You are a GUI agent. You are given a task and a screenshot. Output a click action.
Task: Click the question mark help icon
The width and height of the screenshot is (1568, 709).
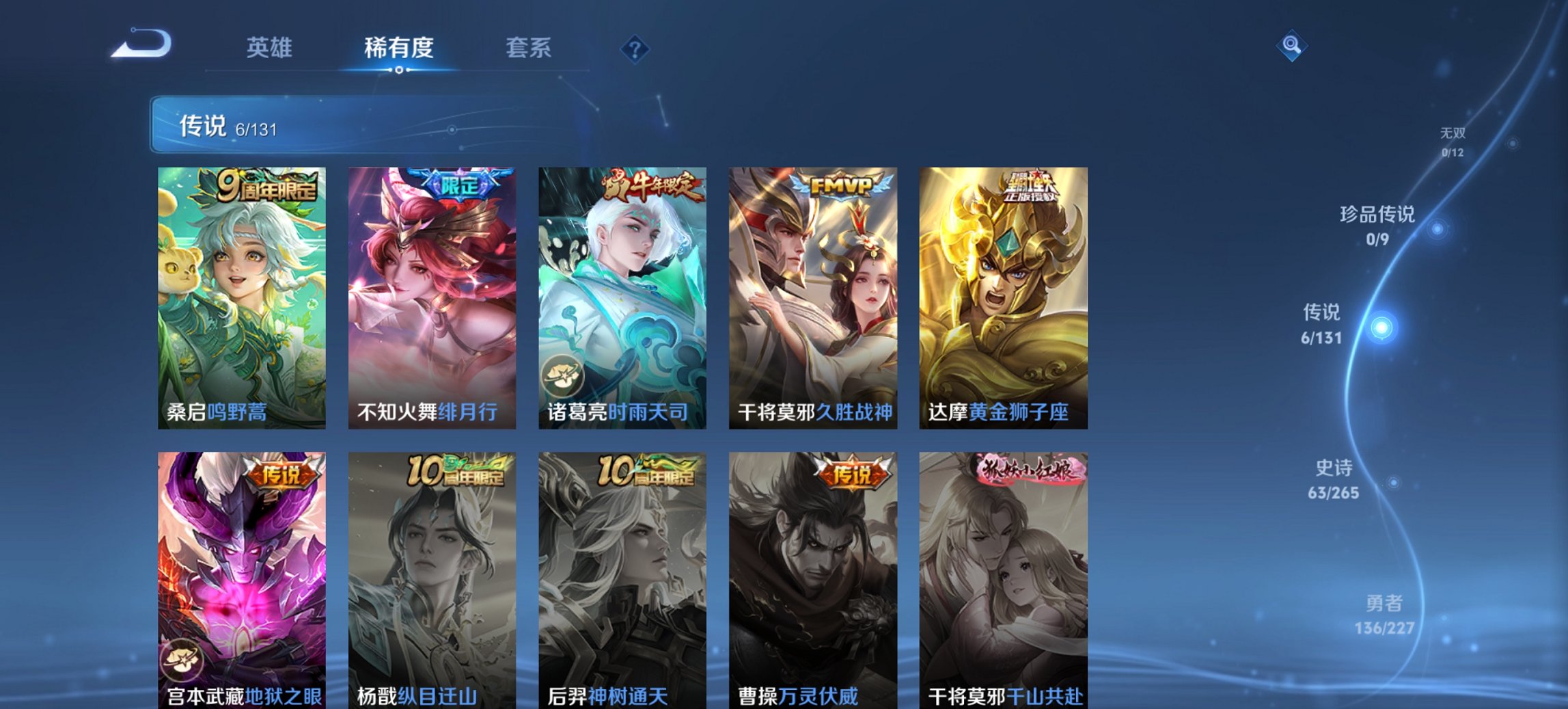(x=635, y=48)
